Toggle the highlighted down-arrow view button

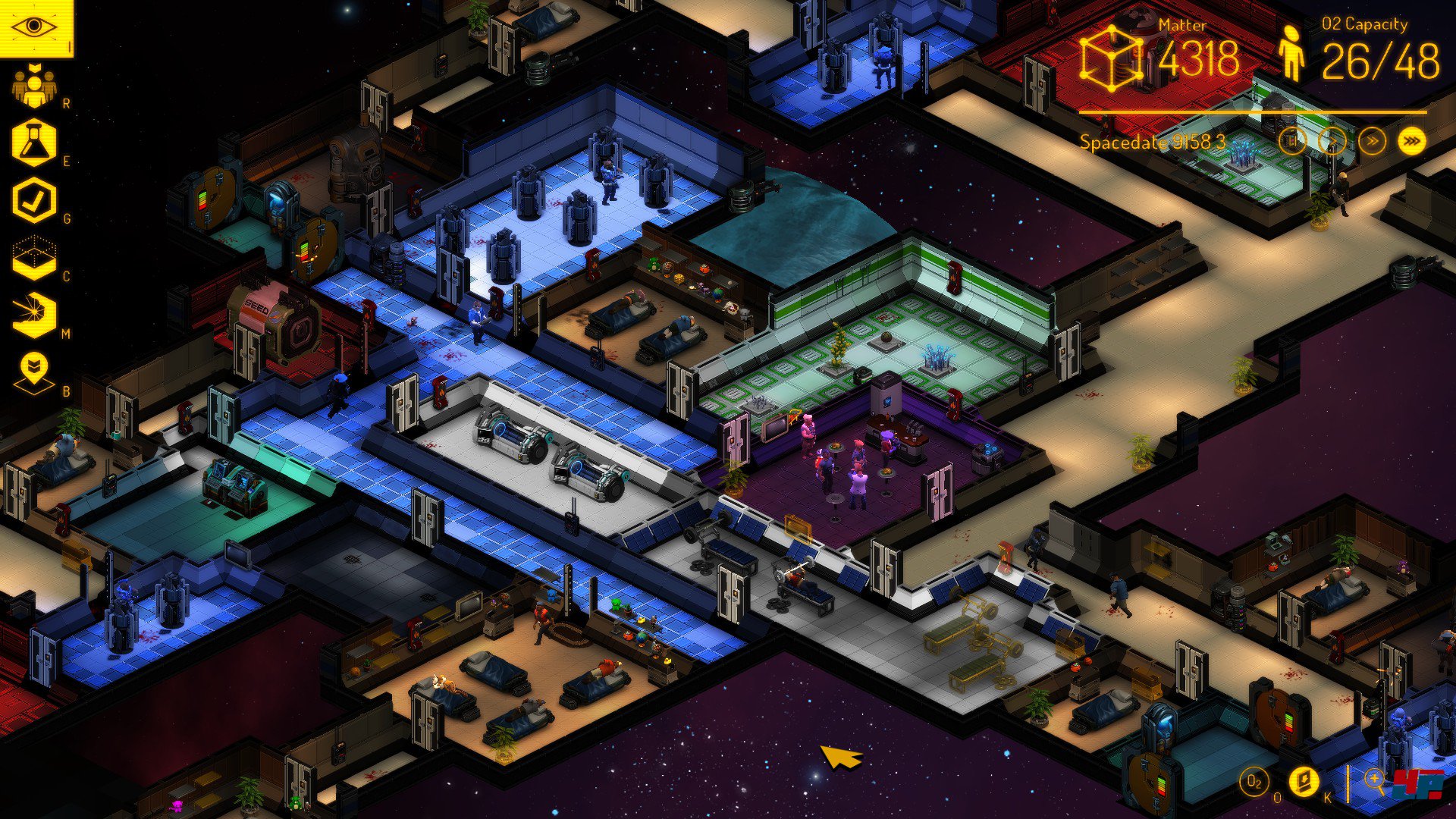pyautogui.click(x=1304, y=782)
